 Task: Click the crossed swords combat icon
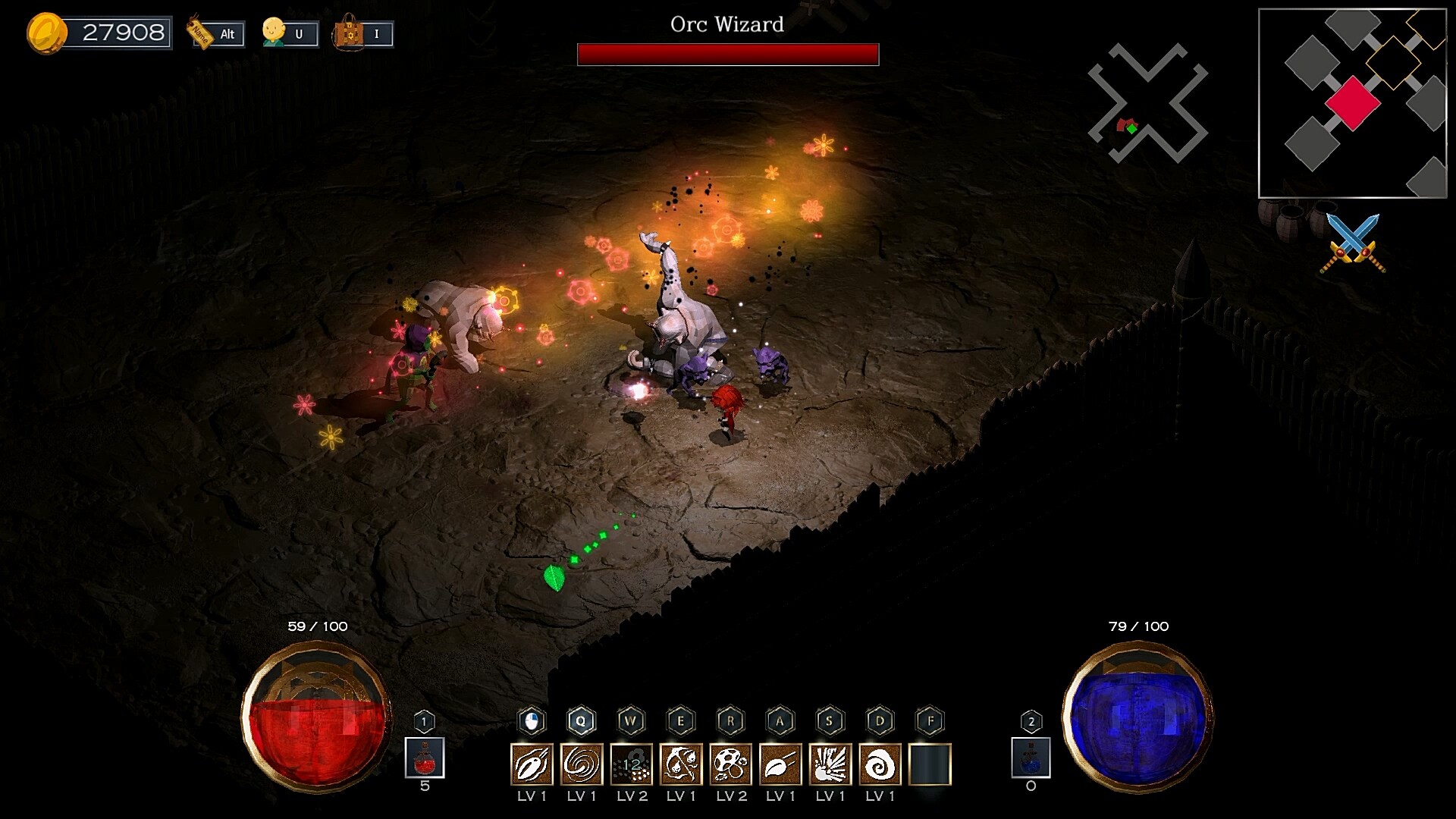(x=1353, y=243)
